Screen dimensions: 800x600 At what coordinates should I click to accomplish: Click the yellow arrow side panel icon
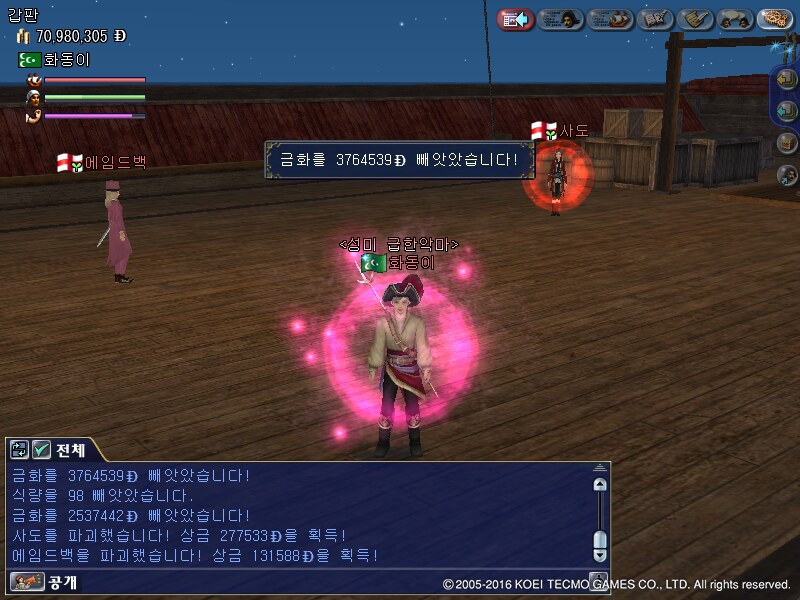coord(787,79)
